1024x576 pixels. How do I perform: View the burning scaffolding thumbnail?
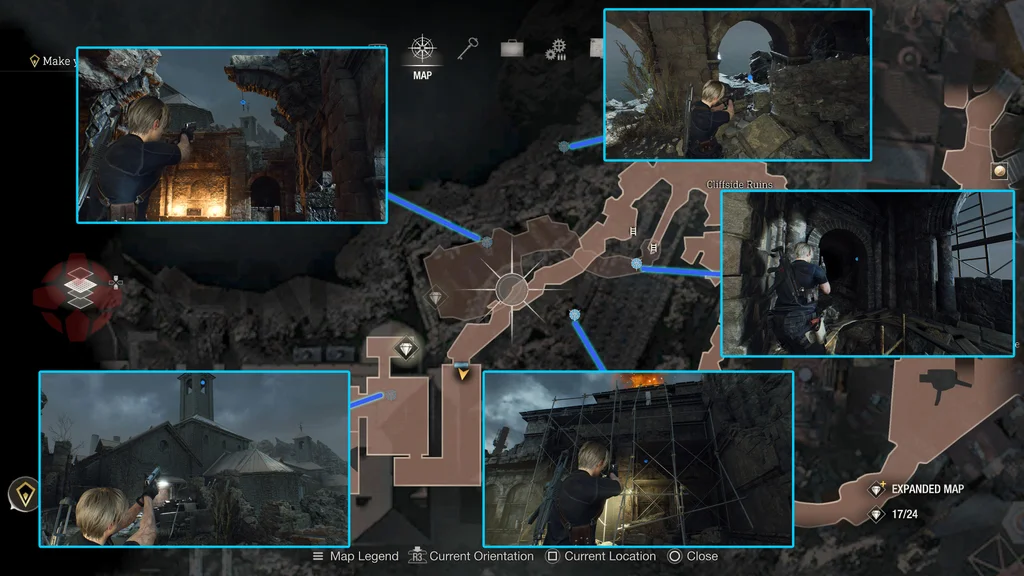point(638,459)
